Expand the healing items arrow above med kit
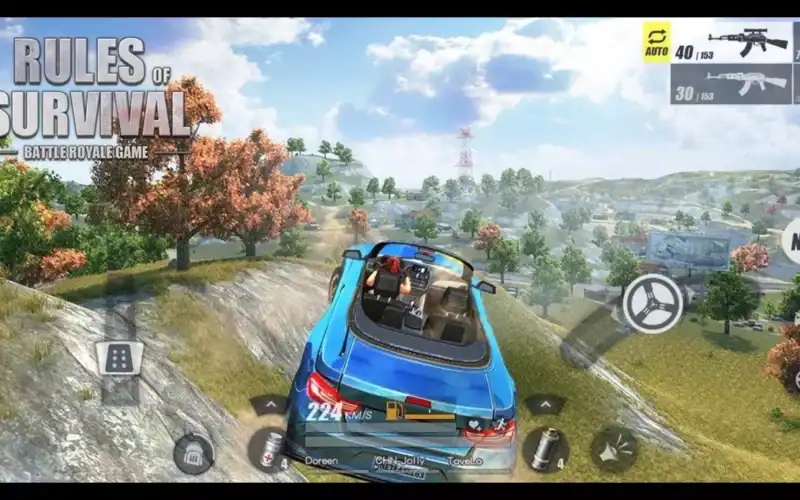800x500 pixels. (x=268, y=404)
